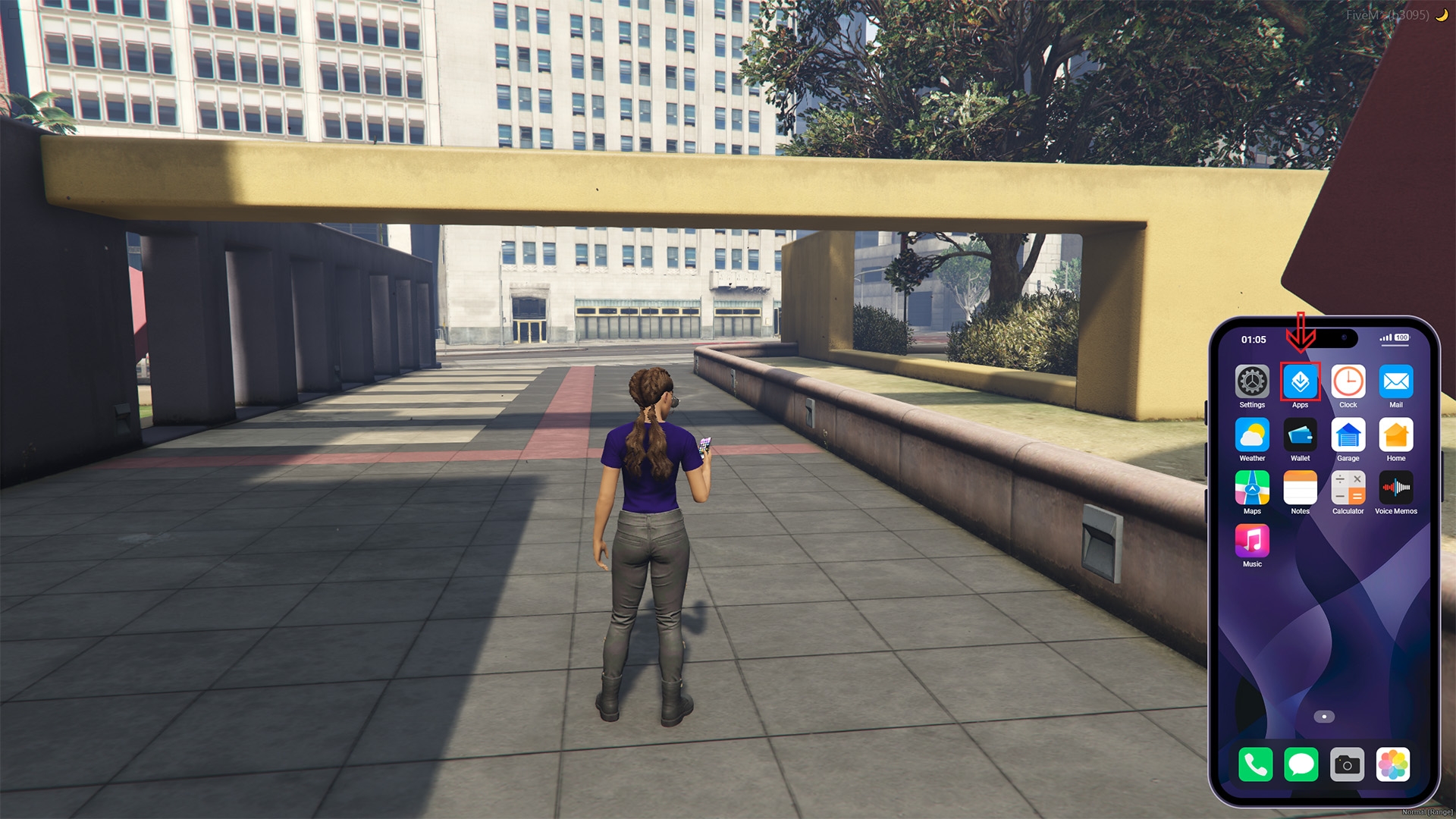Launch the Apps store icon
The width and height of the screenshot is (1456, 819).
(x=1300, y=381)
